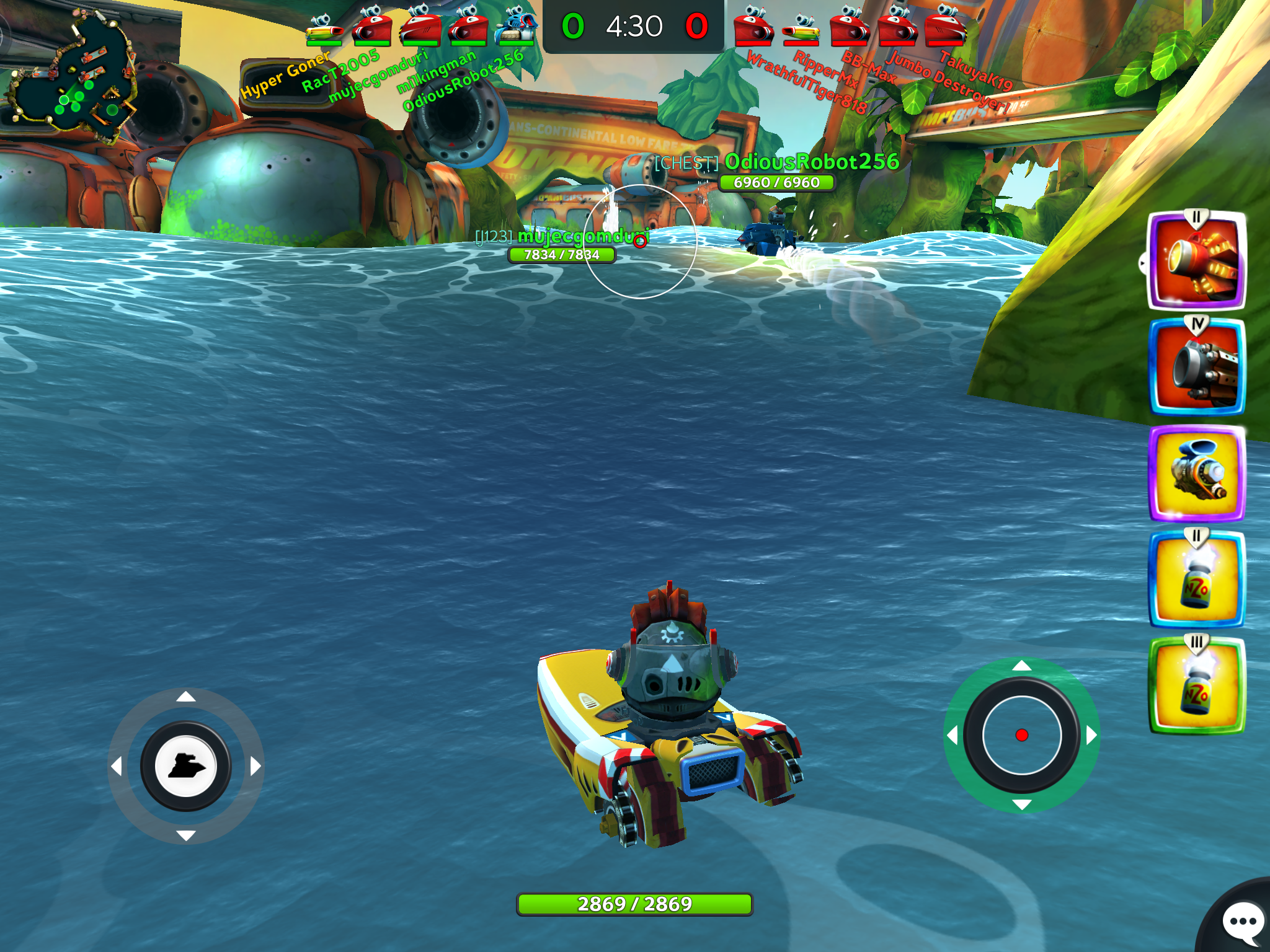1270x952 pixels.
Task: Reverse with steering joystick down arrow
Action: point(185,835)
